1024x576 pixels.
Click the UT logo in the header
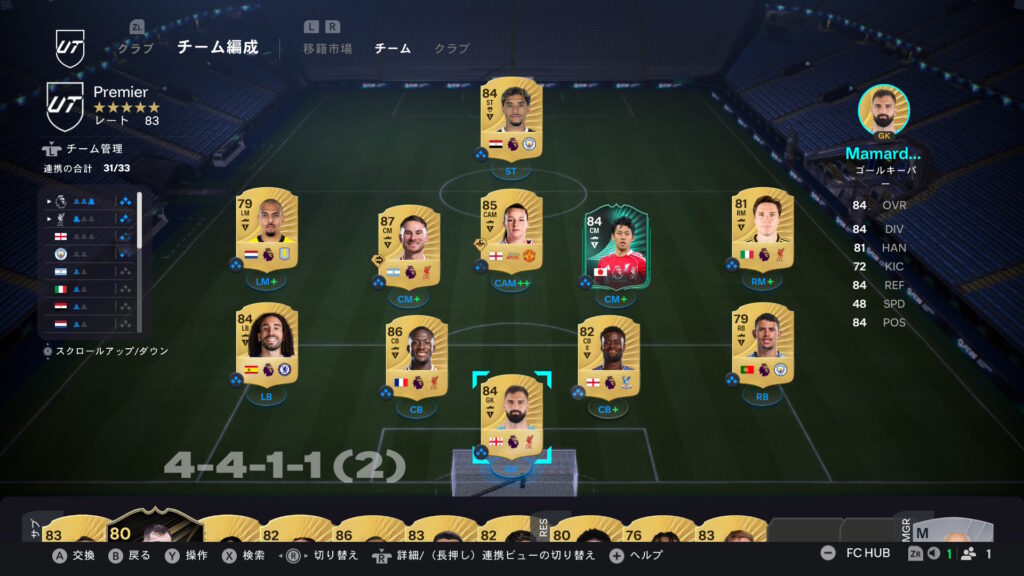point(70,47)
